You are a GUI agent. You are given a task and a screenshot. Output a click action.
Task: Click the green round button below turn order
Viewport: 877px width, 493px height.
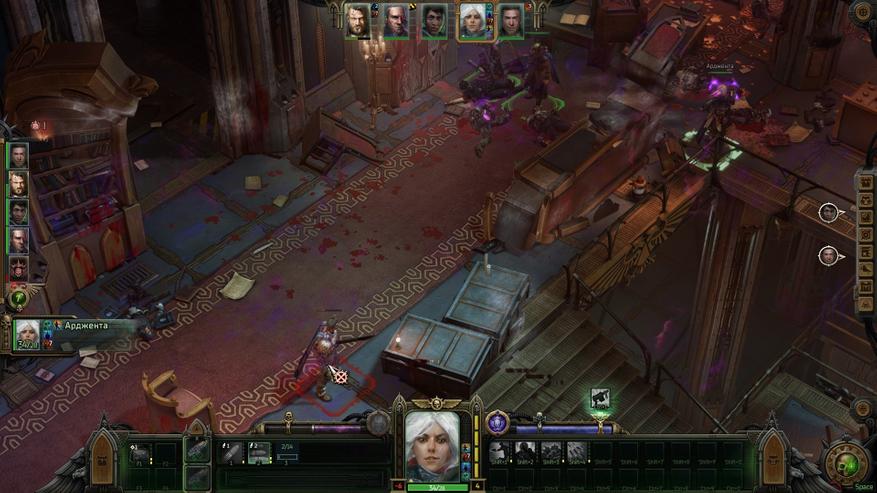point(17,298)
